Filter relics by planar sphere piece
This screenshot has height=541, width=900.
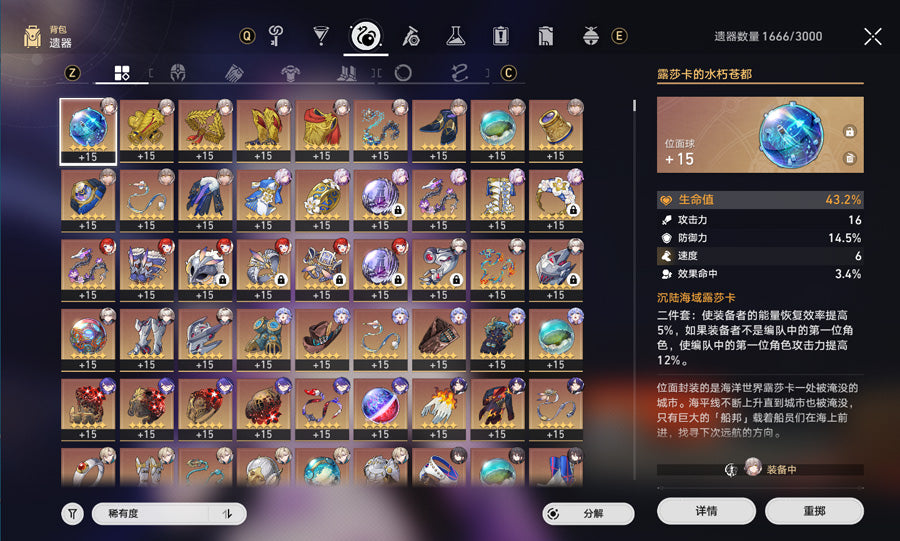[x=403, y=73]
